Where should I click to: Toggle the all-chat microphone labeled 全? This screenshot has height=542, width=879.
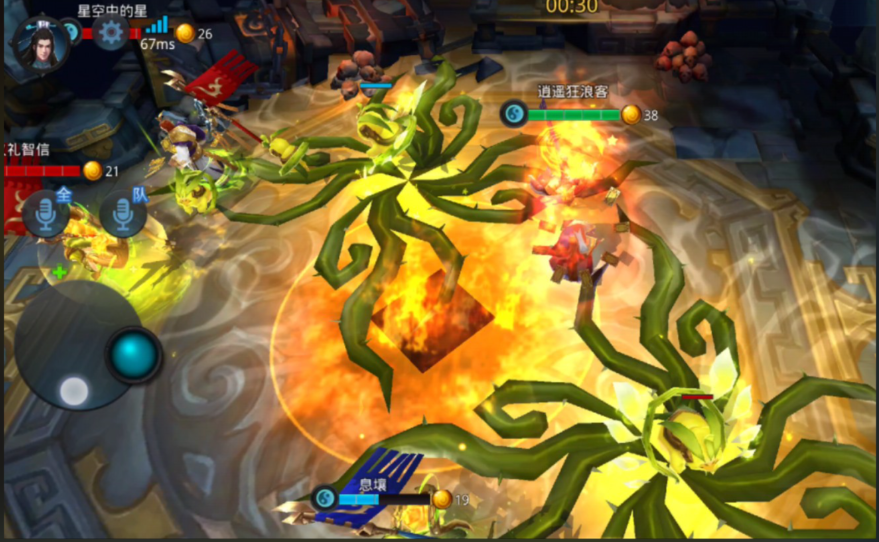[x=46, y=214]
